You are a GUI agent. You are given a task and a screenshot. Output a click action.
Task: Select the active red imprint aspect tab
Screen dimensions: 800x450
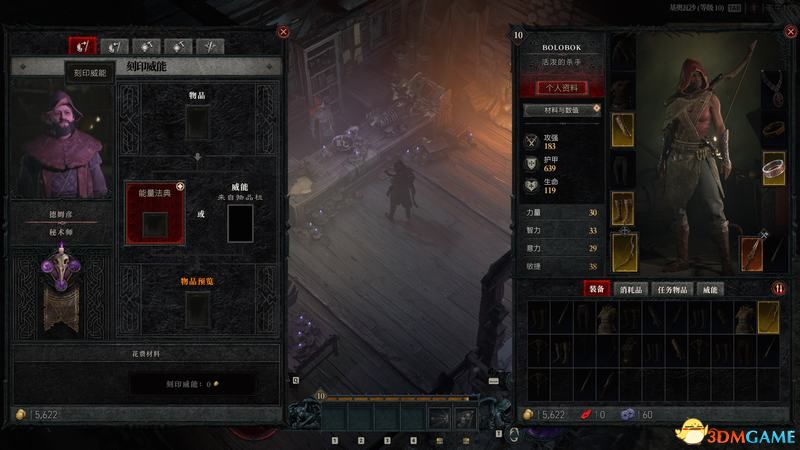[82, 46]
